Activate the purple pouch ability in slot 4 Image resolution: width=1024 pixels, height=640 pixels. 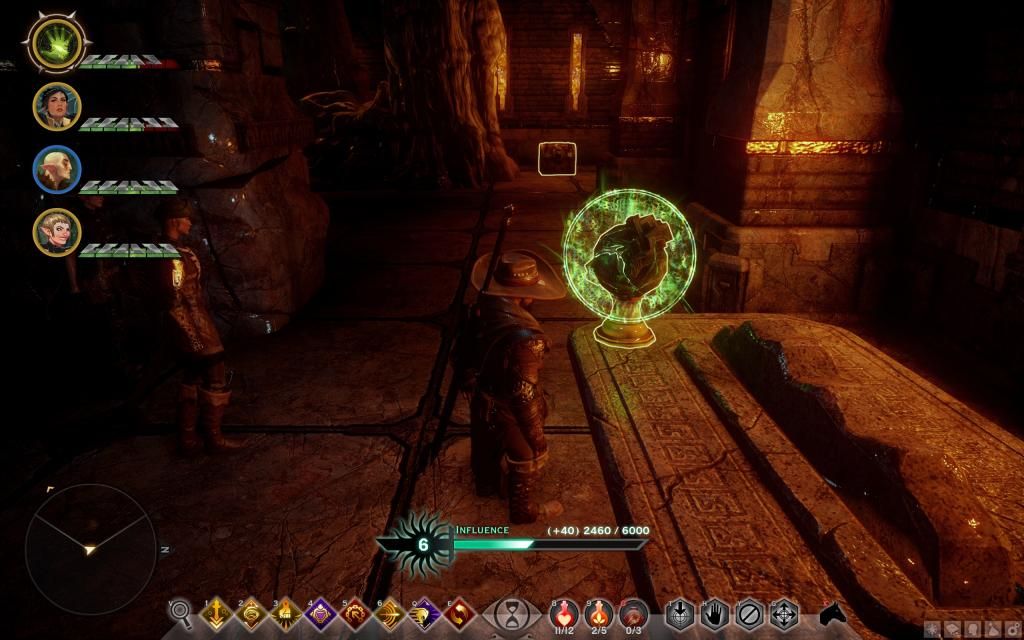(321, 613)
